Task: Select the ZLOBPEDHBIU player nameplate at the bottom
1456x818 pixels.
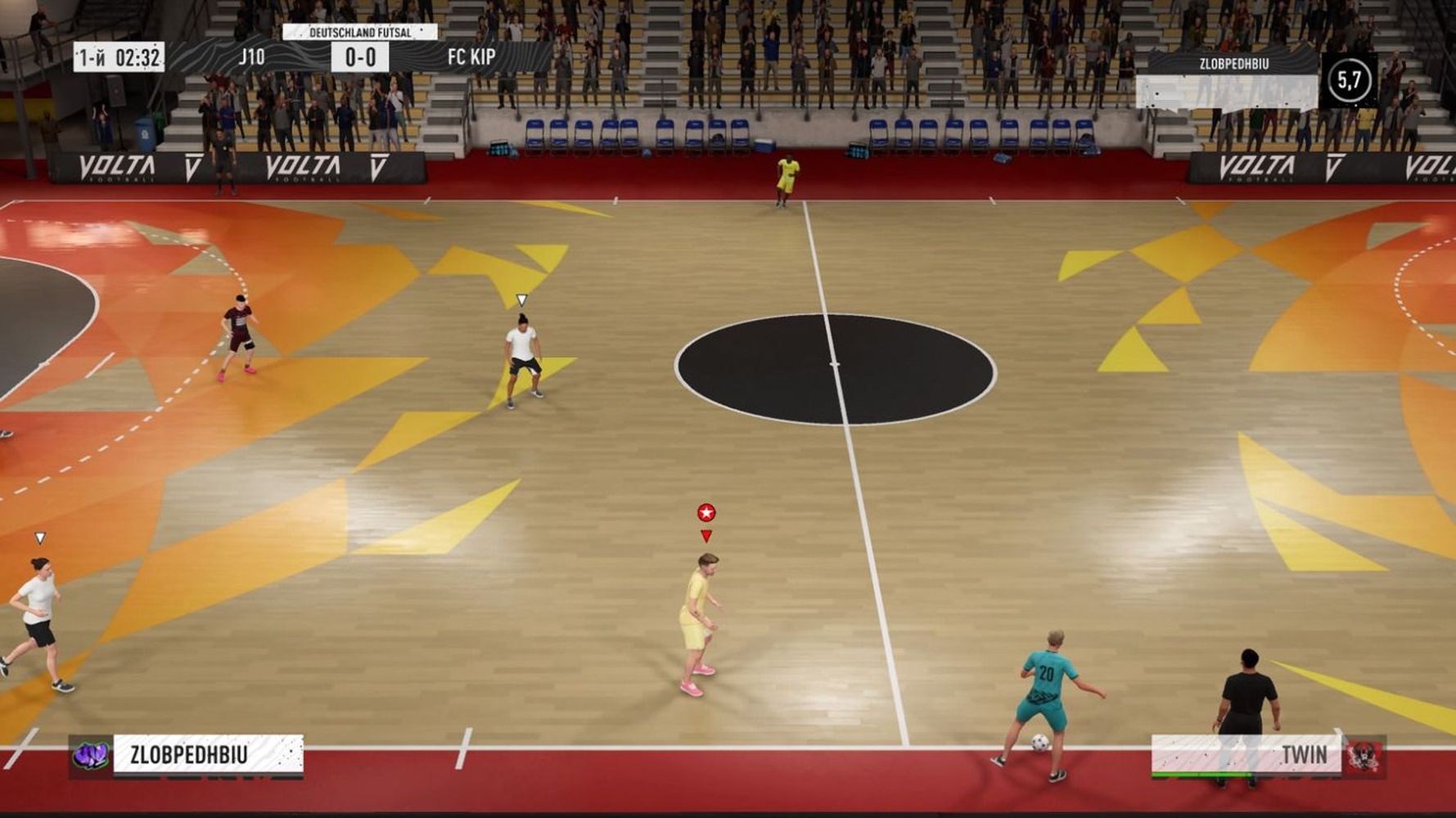Action: pyautogui.click(x=208, y=754)
